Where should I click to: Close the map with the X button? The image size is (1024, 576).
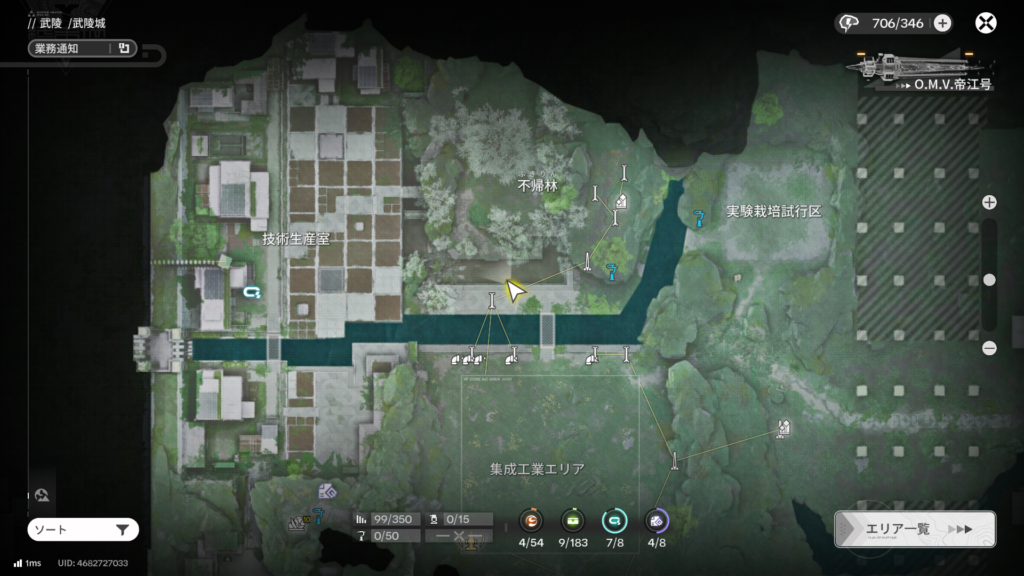(986, 23)
